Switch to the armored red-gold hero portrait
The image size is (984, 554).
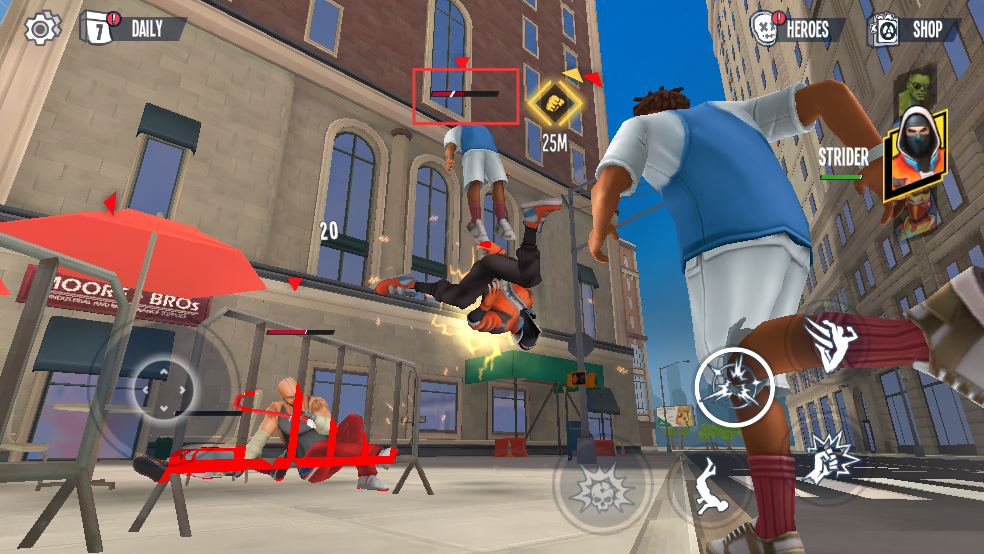(912, 220)
